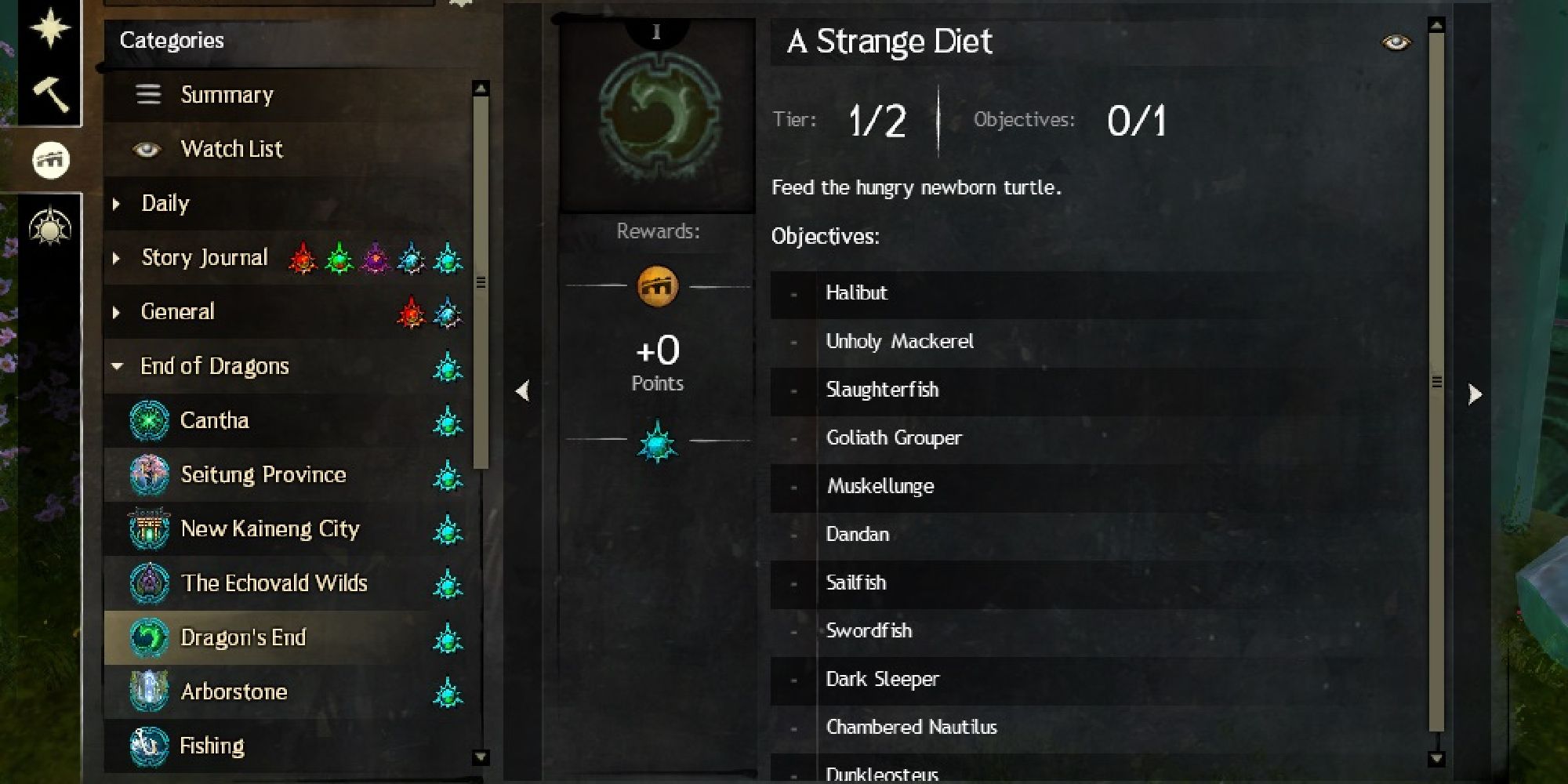This screenshot has width=1568, height=784.
Task: Toggle the watch eye for A Strange Diet
Action: (1397, 42)
